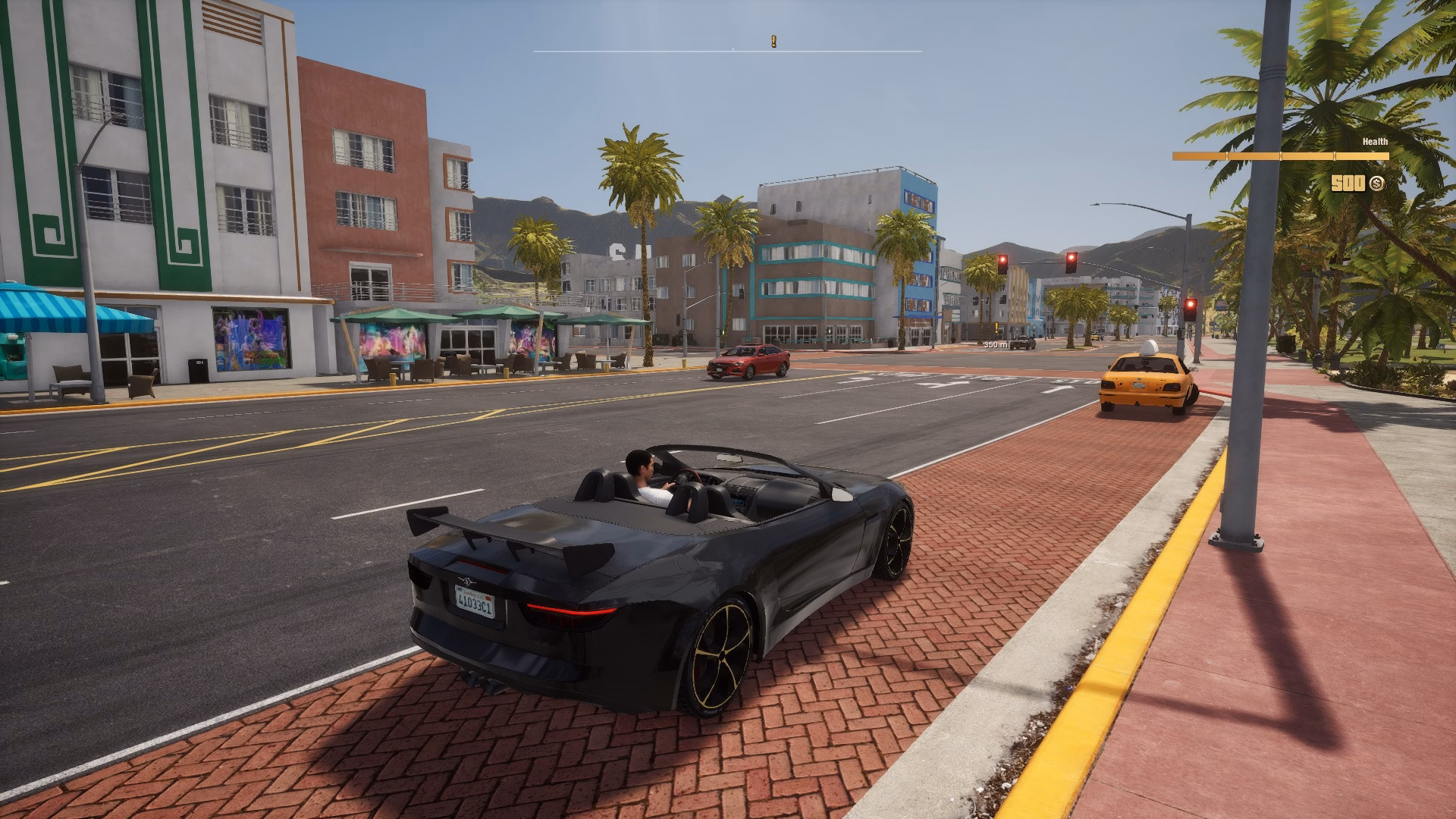Screen dimensions: 1456x819
Task: Click the rightmost red signal light on the pole
Action: click(1191, 304)
